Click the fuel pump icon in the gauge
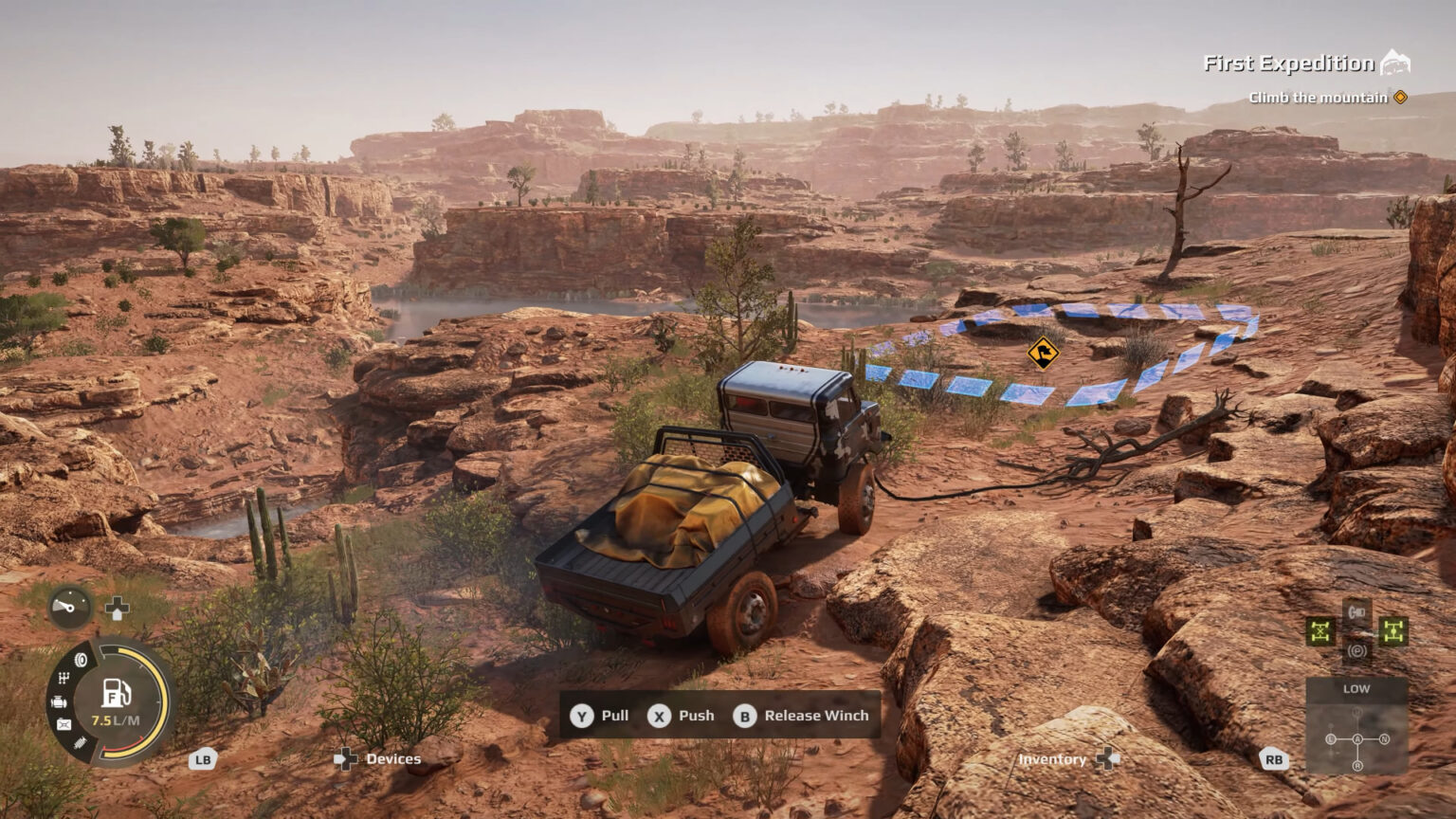Viewport: 1456px width, 819px height. [116, 692]
